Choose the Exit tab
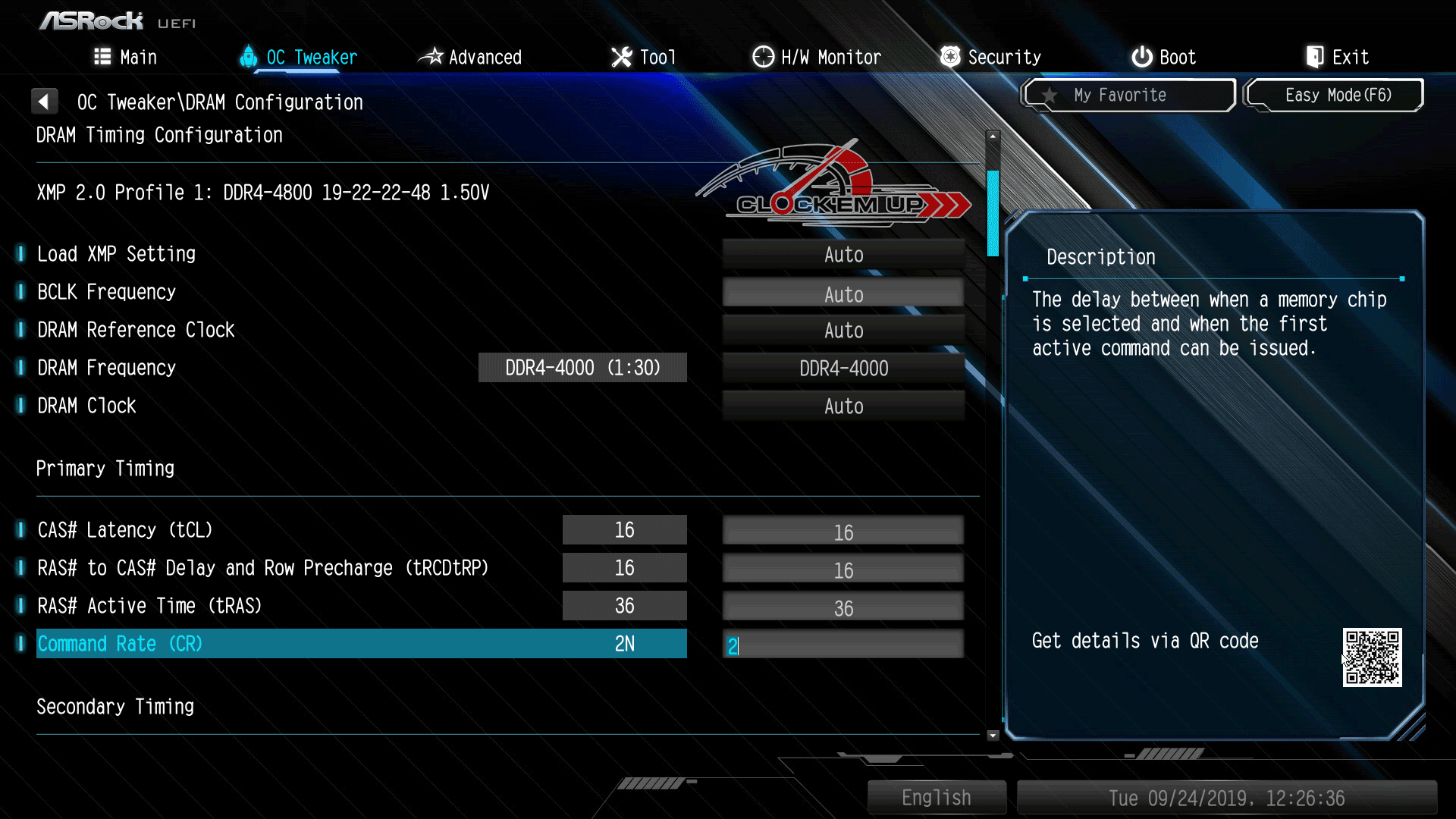Screen dimensions: 1456x819 [1337, 57]
